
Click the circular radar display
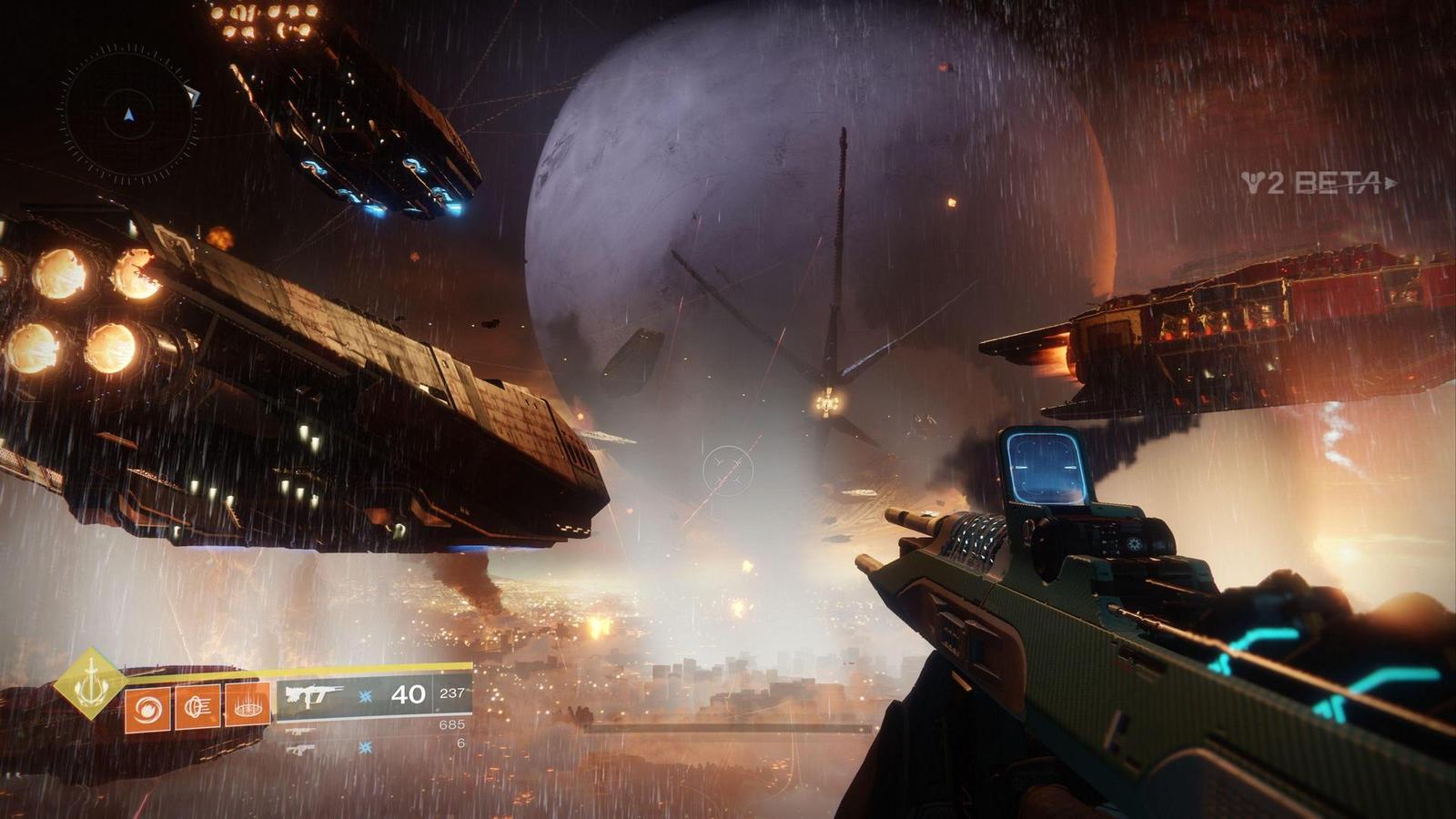[128, 115]
